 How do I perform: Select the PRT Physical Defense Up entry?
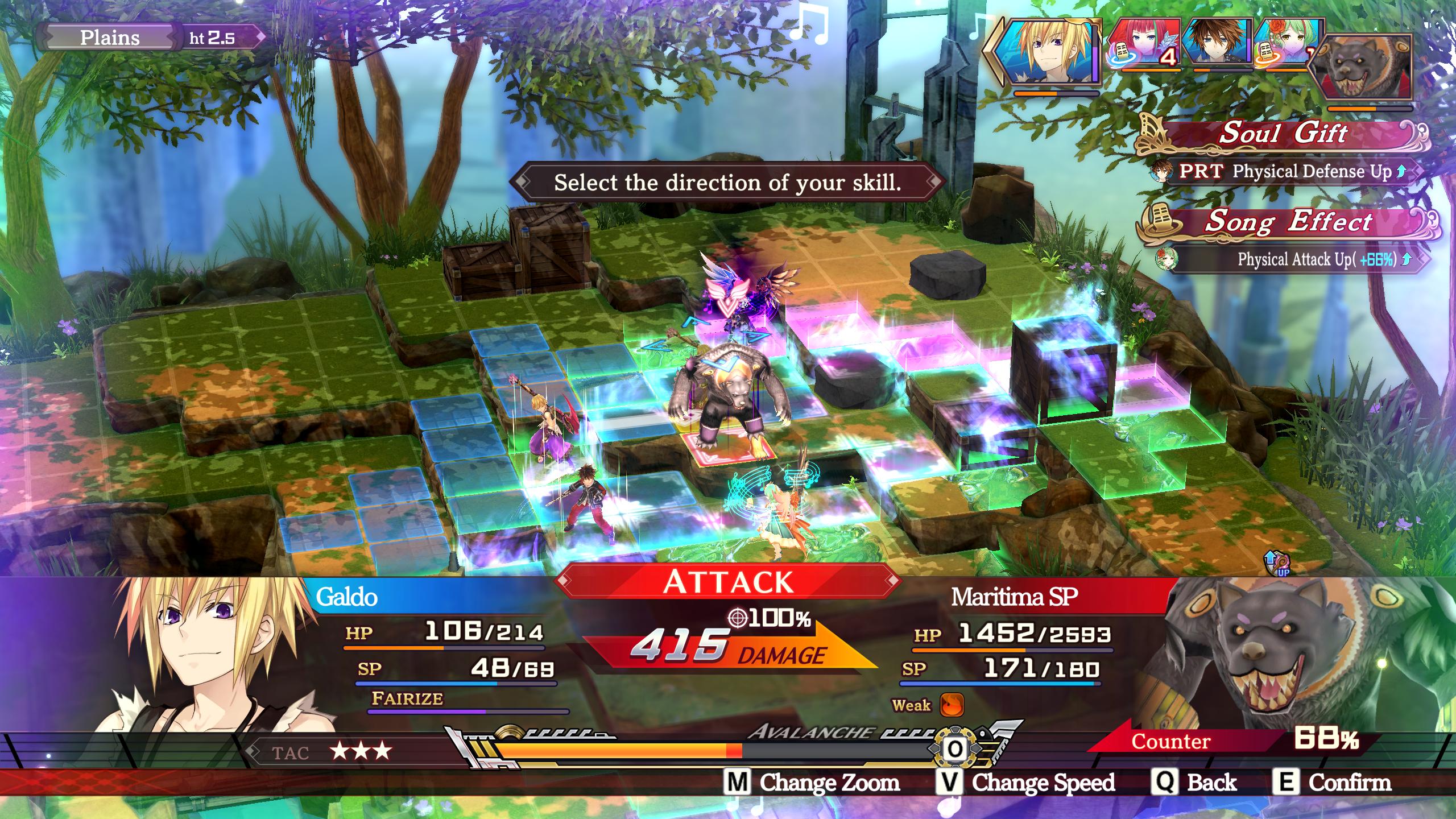[1285, 171]
